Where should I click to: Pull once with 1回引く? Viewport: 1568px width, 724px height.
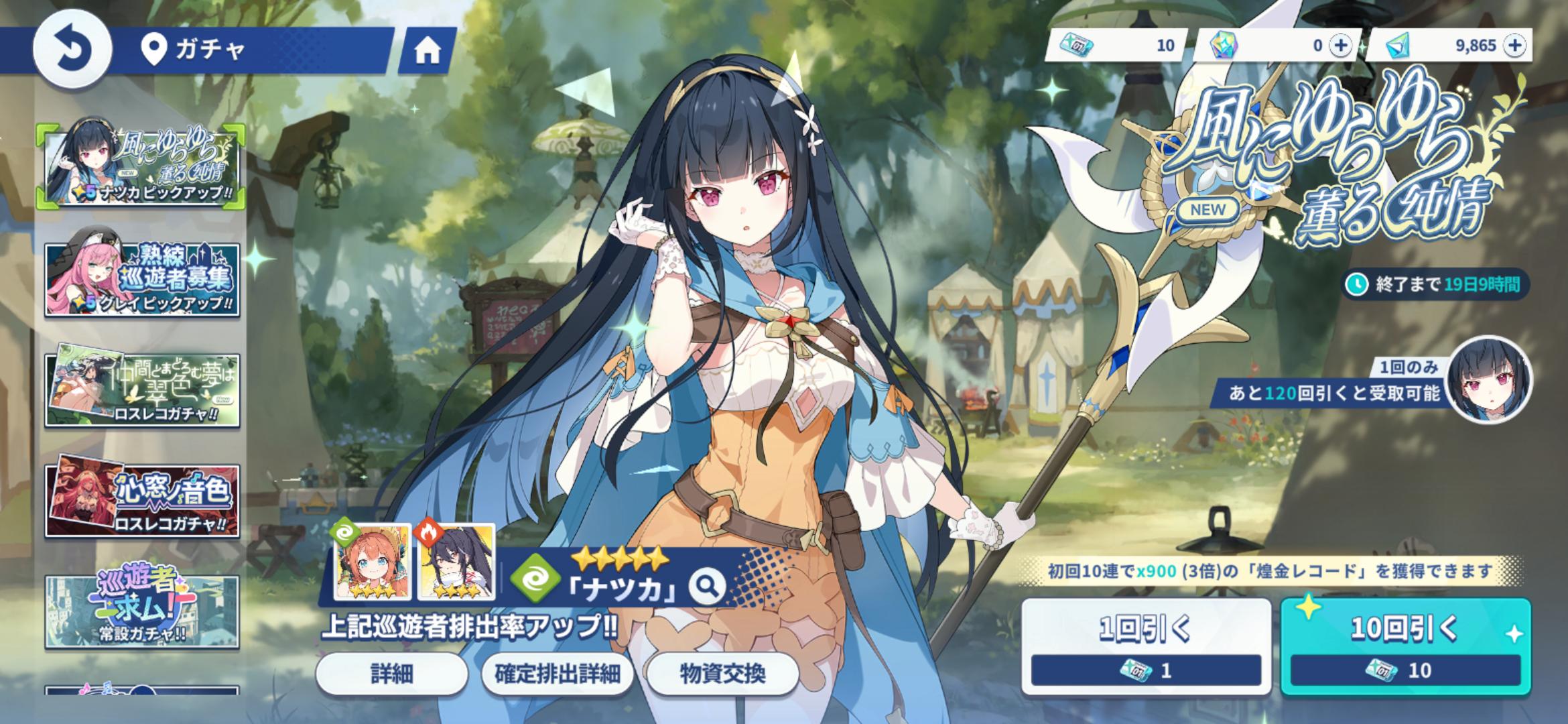tap(1146, 646)
